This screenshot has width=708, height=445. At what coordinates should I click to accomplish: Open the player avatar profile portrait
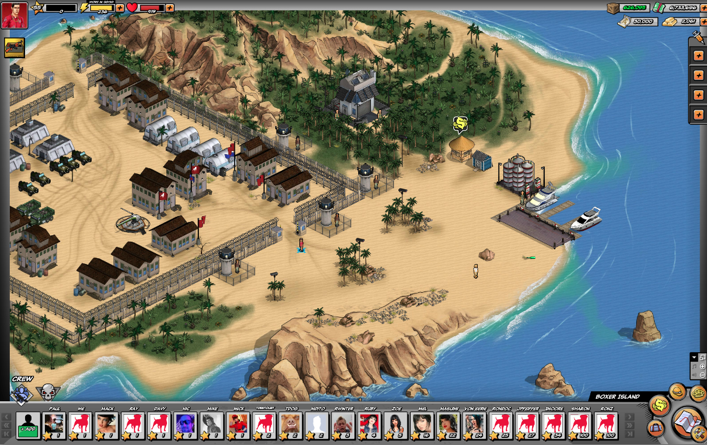coord(14,14)
